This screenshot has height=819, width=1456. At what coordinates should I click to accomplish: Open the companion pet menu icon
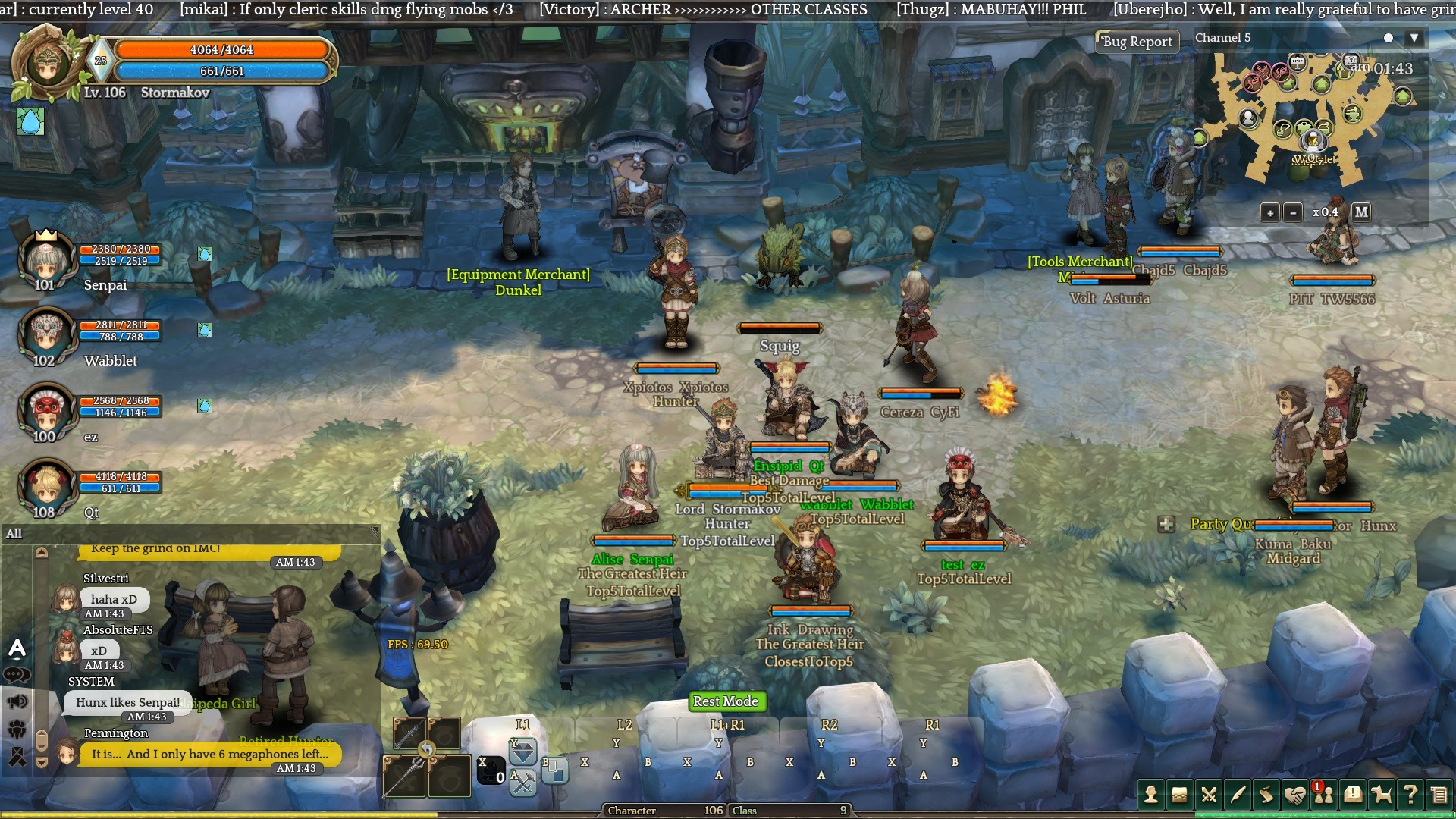(x=1382, y=795)
